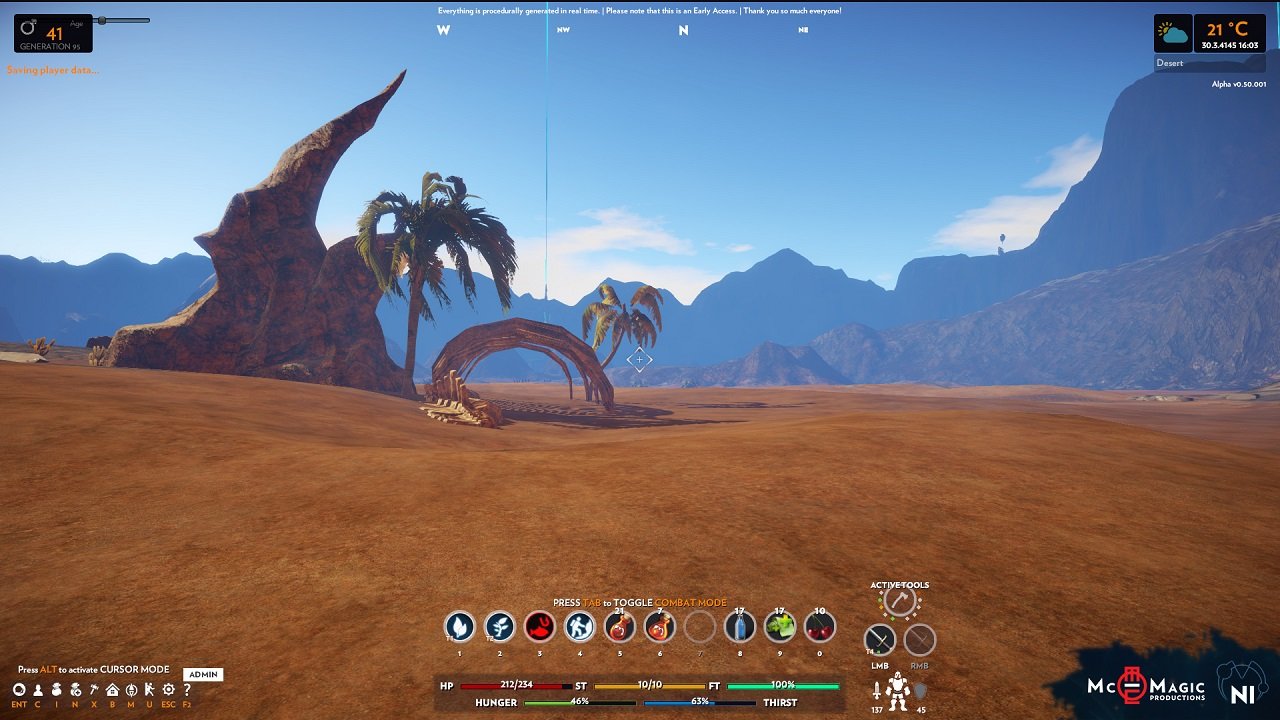The width and height of the screenshot is (1280, 720).
Task: Select the red potion stack of 21
Action: (620, 627)
